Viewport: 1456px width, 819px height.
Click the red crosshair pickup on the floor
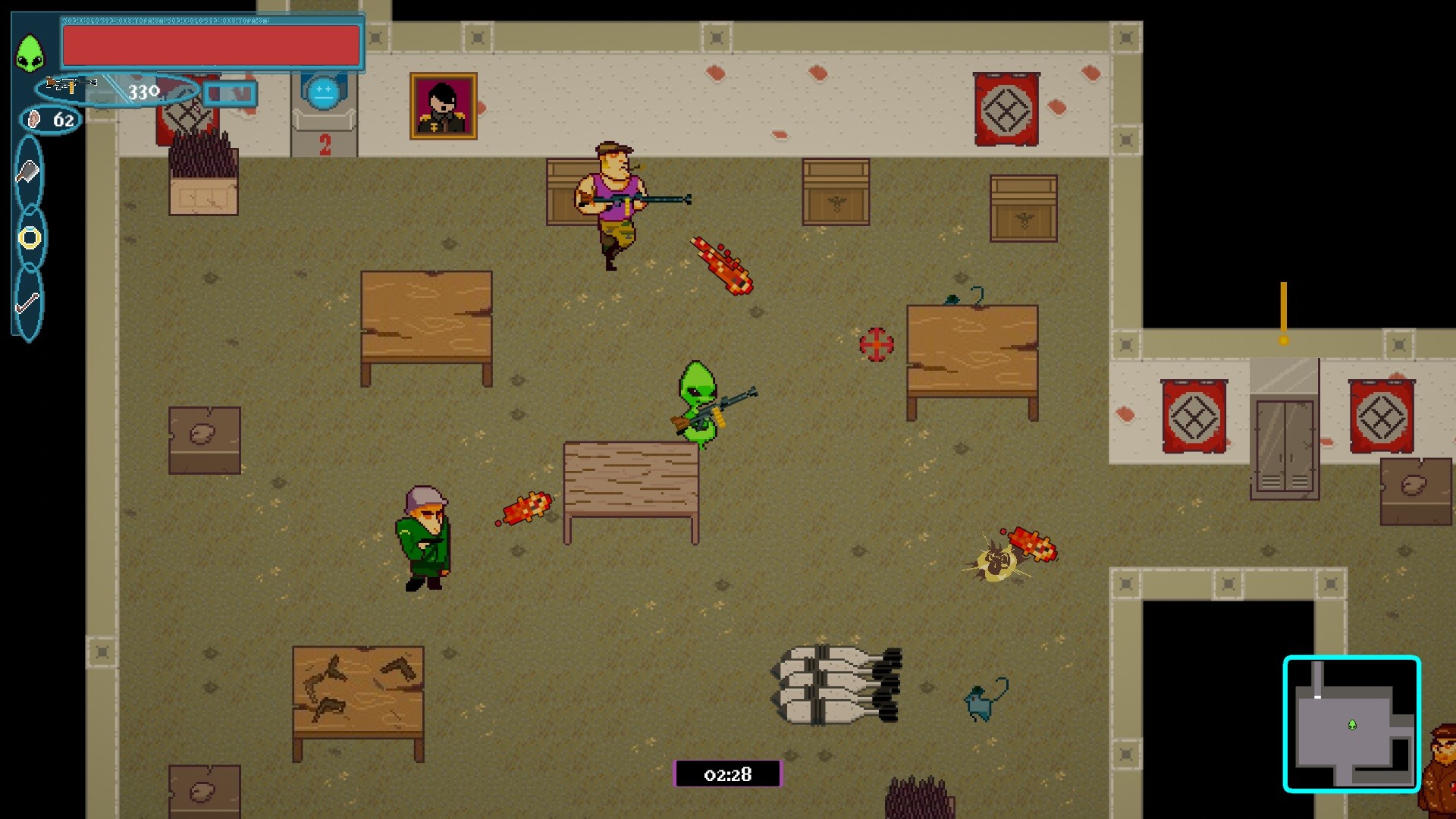point(877,343)
